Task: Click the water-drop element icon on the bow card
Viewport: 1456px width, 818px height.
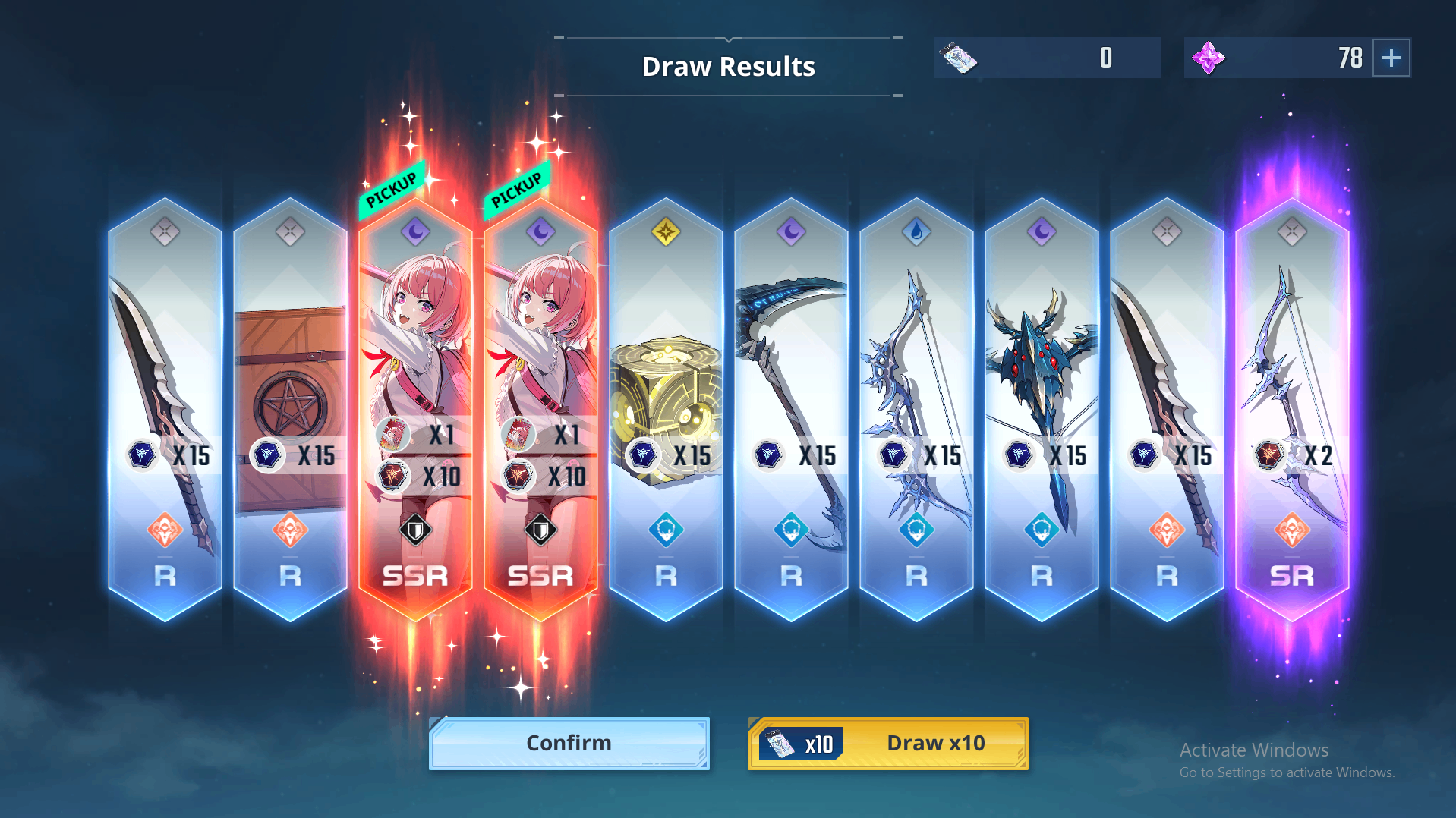Action: (916, 233)
